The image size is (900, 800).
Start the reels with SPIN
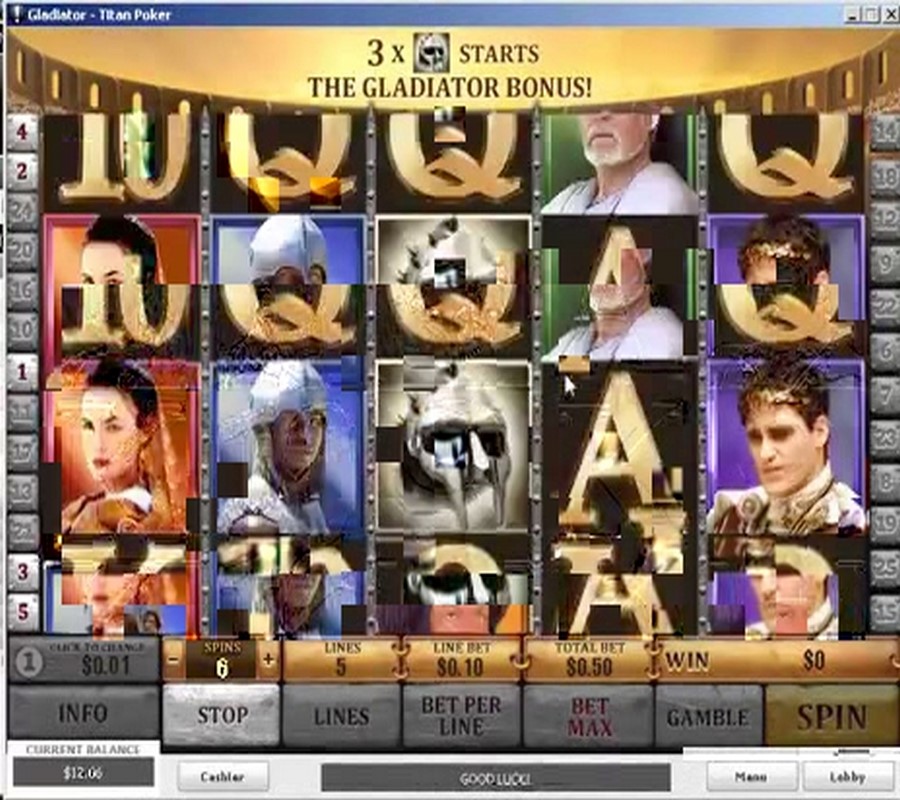(831, 716)
